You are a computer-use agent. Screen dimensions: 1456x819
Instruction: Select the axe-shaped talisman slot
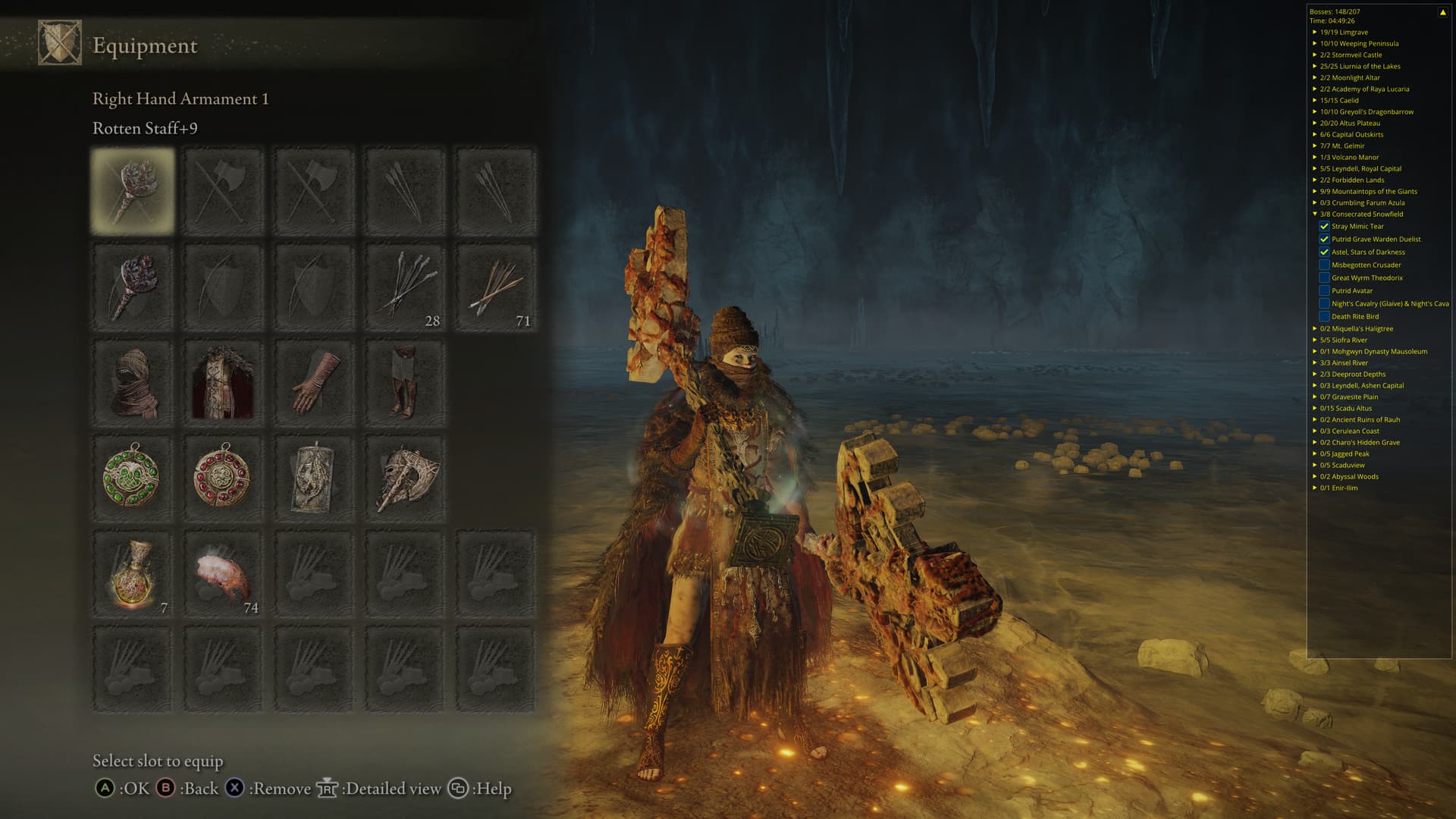pos(405,479)
